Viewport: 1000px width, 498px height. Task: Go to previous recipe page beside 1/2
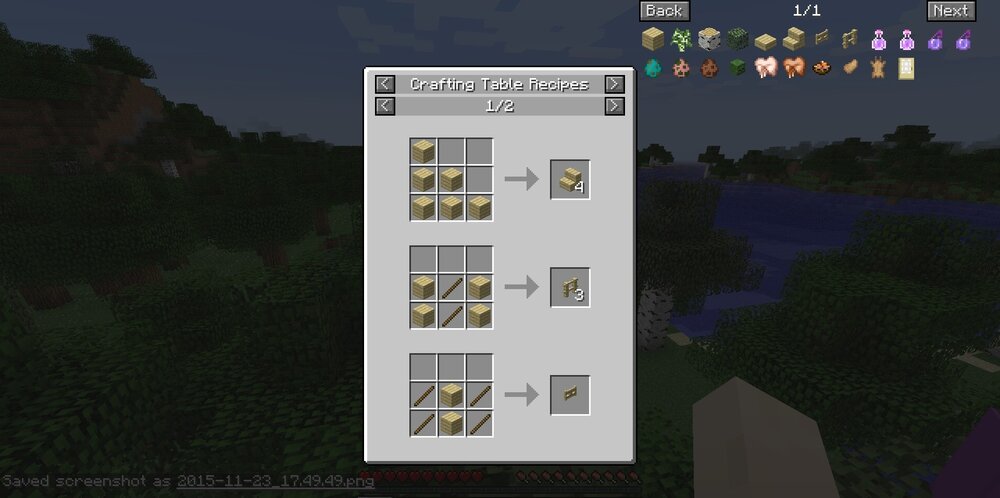coord(385,106)
